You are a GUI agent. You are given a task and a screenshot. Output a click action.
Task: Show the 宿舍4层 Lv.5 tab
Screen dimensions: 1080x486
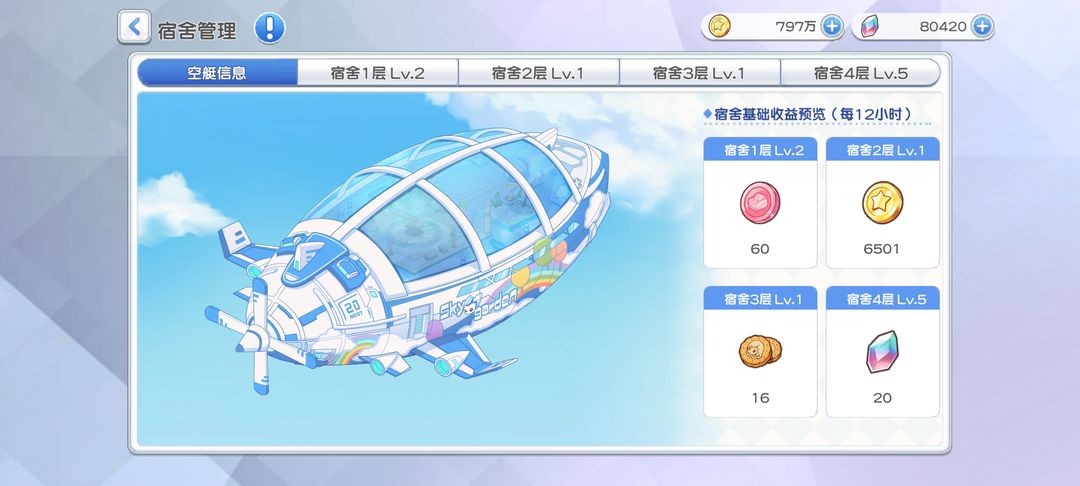[x=860, y=73]
